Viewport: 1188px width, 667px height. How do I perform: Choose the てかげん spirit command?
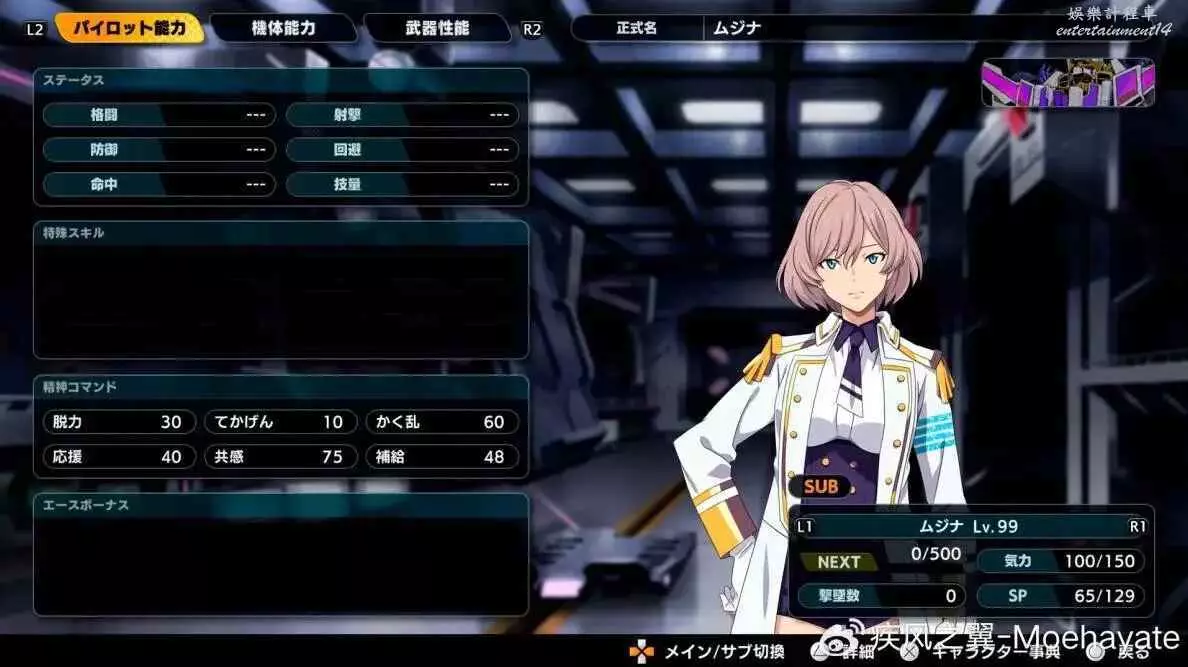[280, 422]
